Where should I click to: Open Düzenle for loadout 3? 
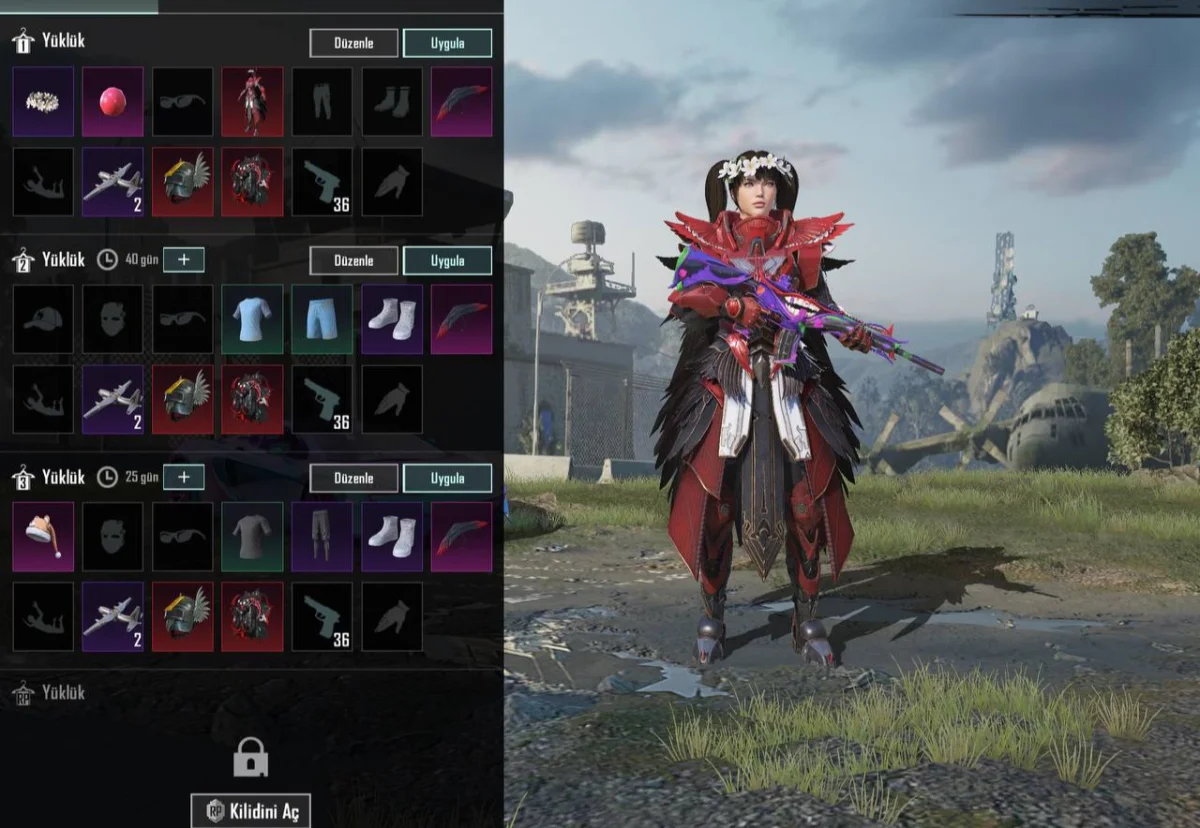click(x=354, y=478)
